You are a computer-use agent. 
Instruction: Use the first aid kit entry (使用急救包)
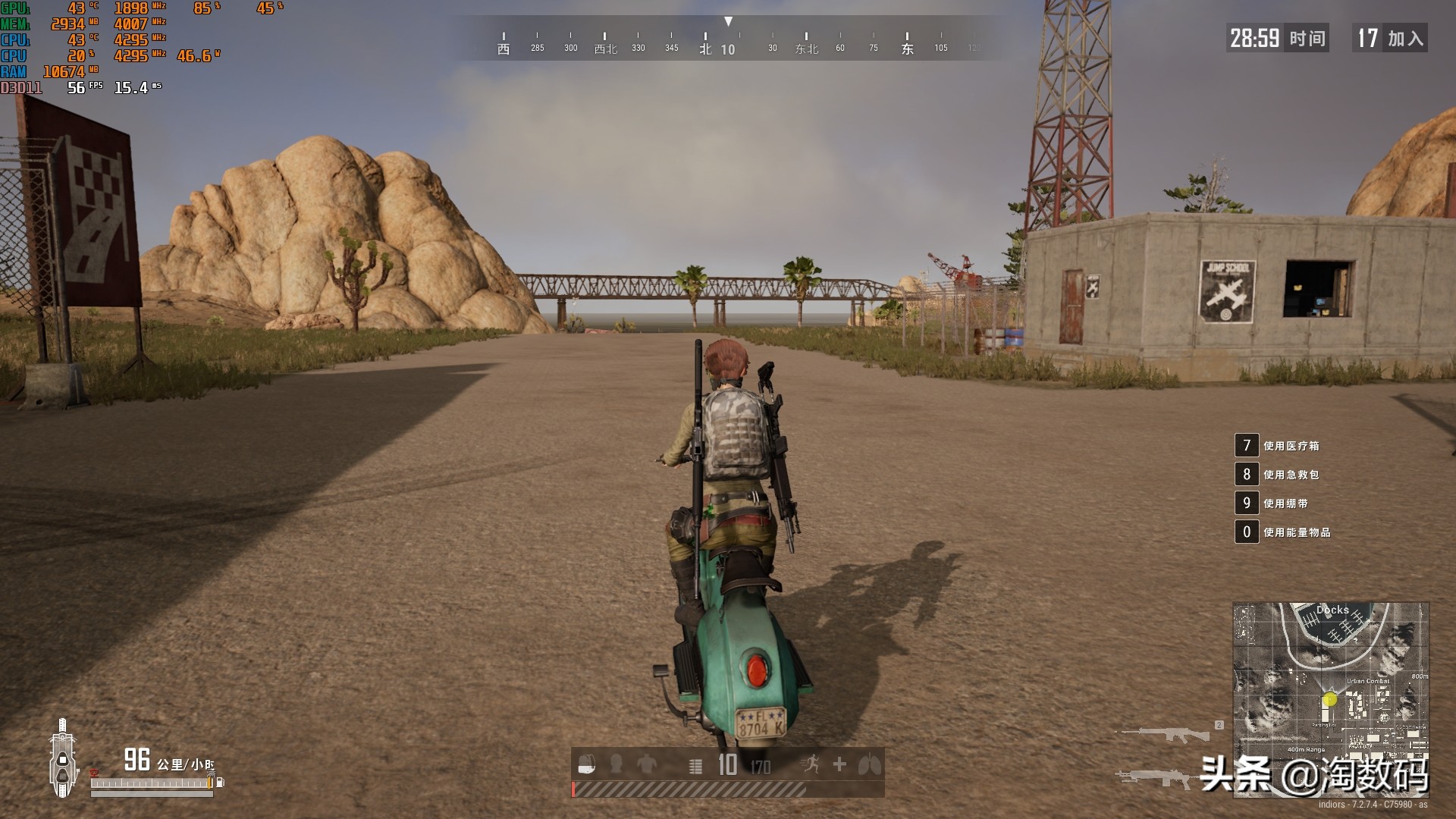(1291, 475)
